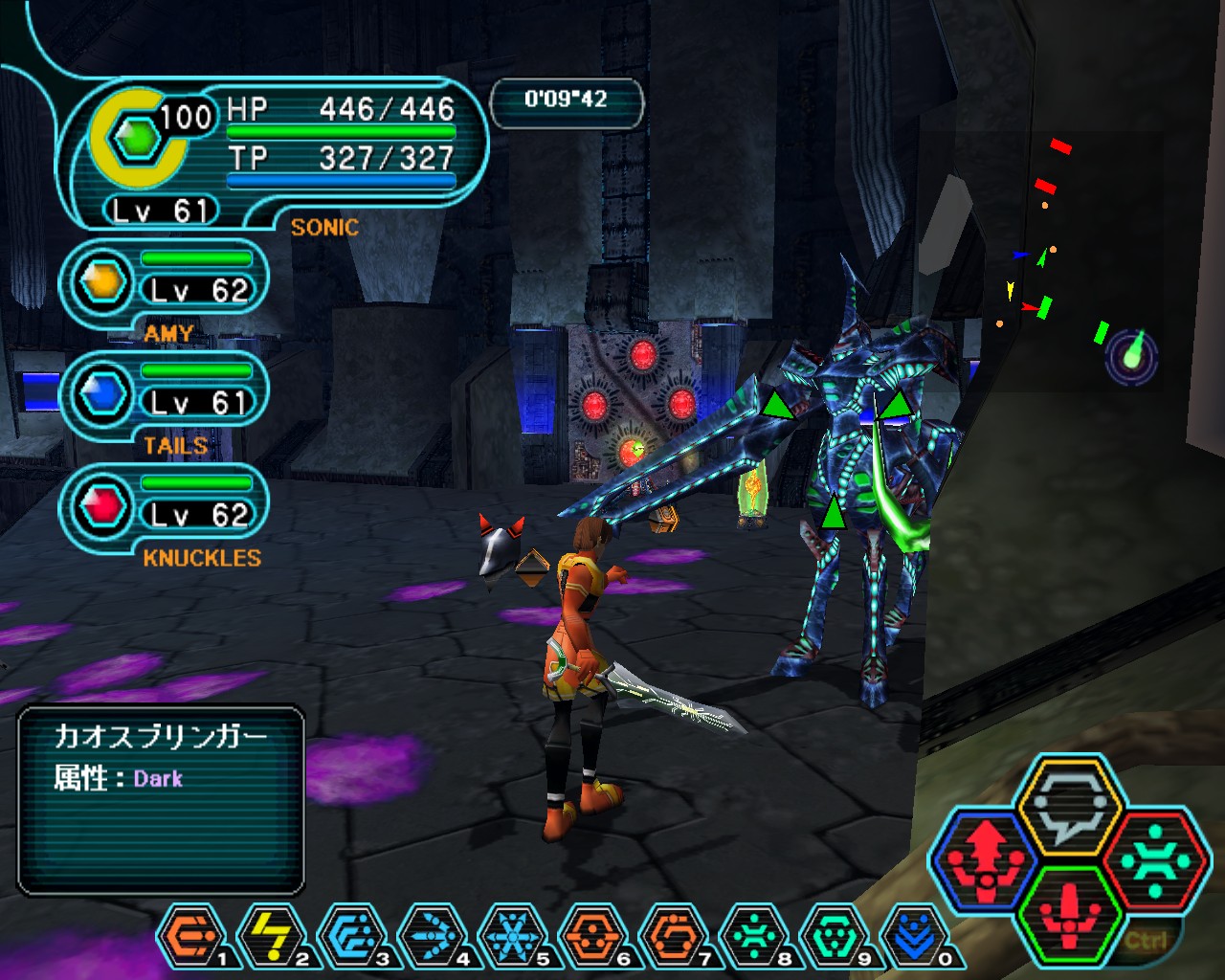Trigger the green-bordered normal attack action

1069,913
